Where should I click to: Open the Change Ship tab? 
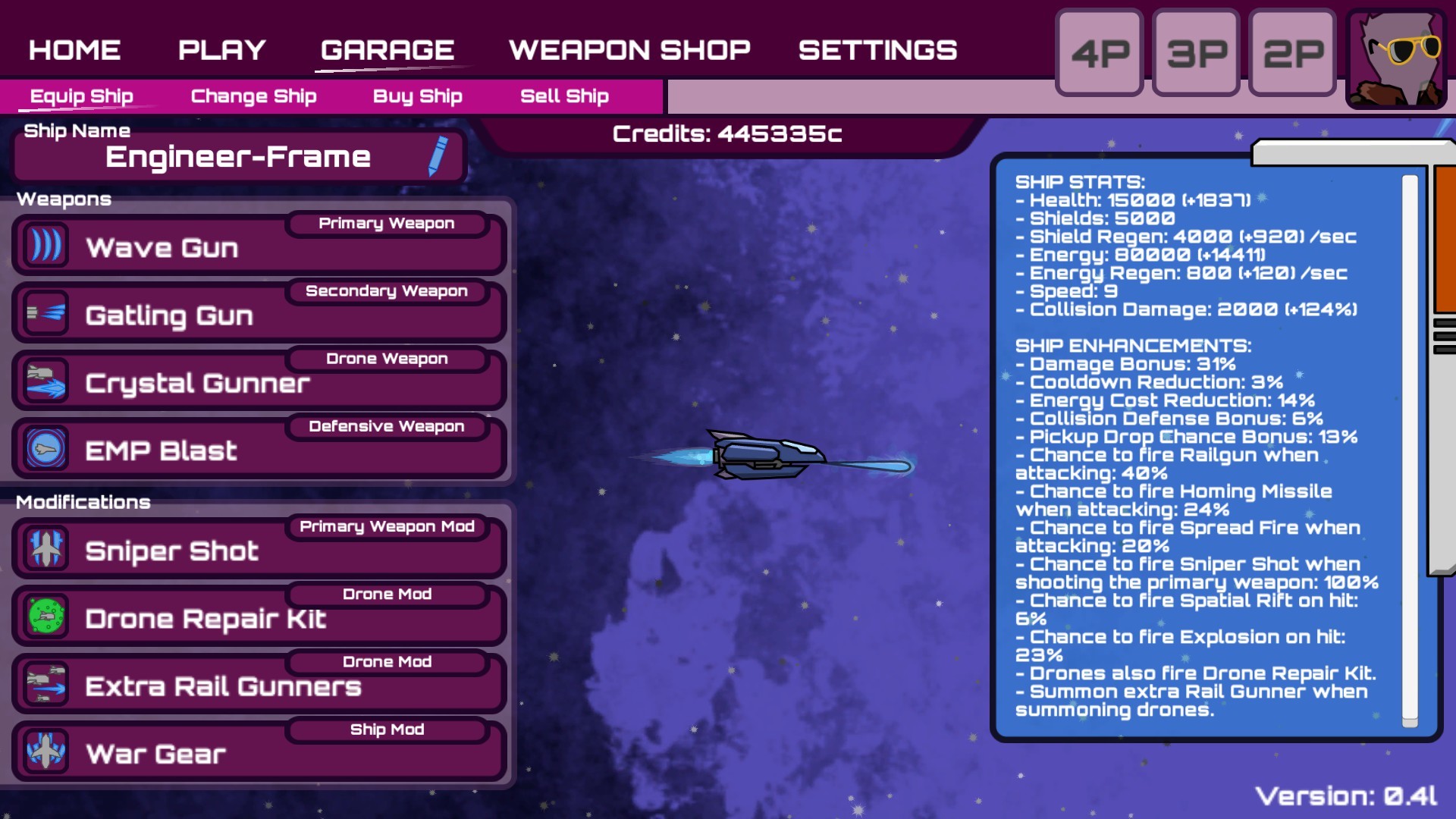(253, 96)
